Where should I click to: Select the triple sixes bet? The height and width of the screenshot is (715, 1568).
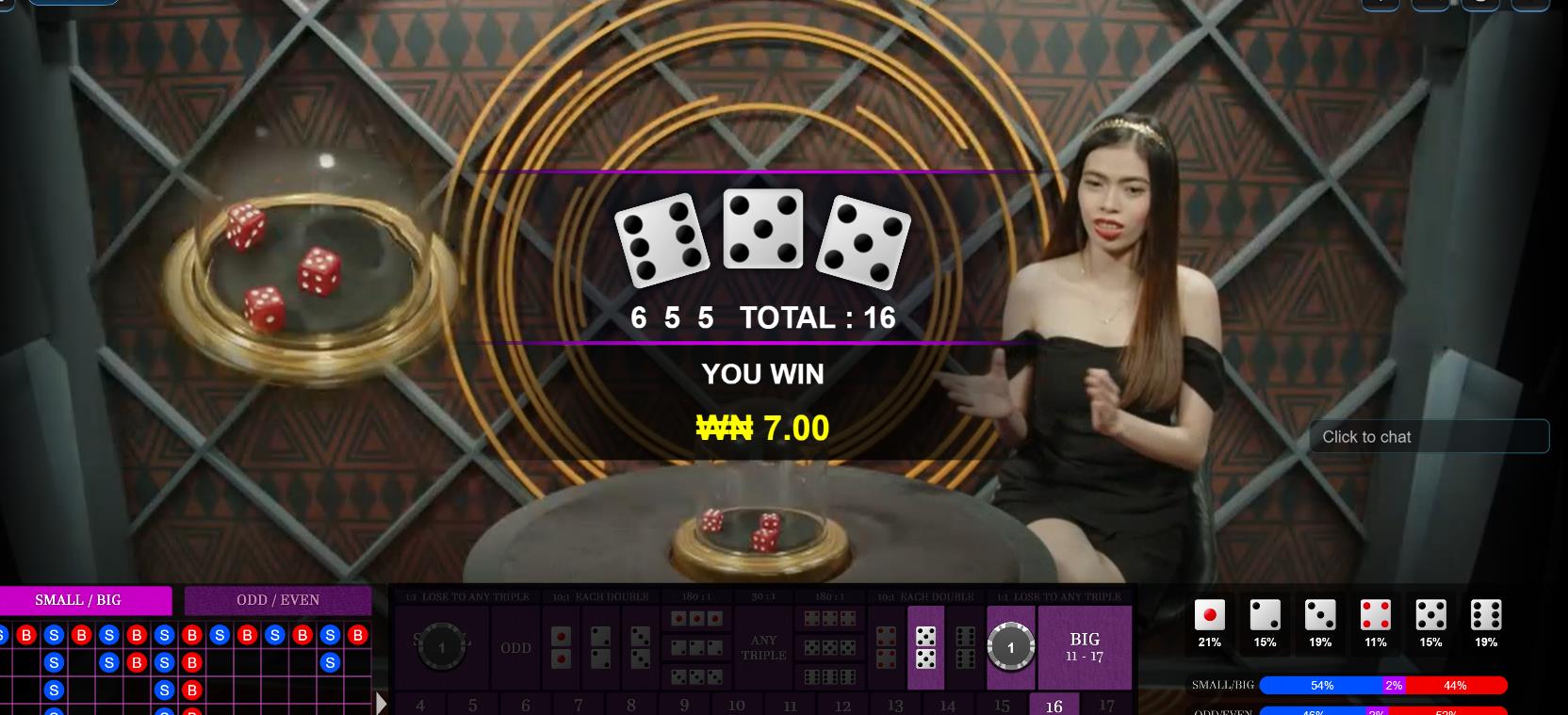pos(830,676)
